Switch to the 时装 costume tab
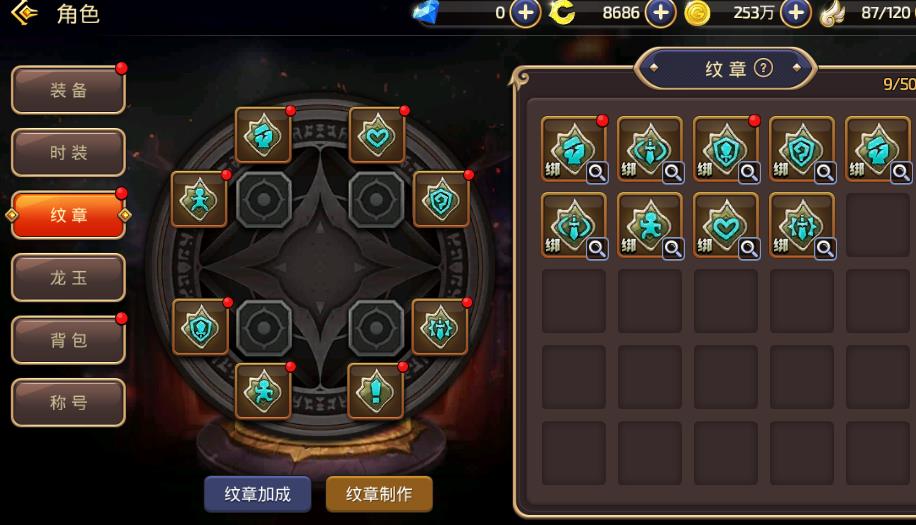Image resolution: width=916 pixels, height=525 pixels. pyautogui.click(x=68, y=153)
